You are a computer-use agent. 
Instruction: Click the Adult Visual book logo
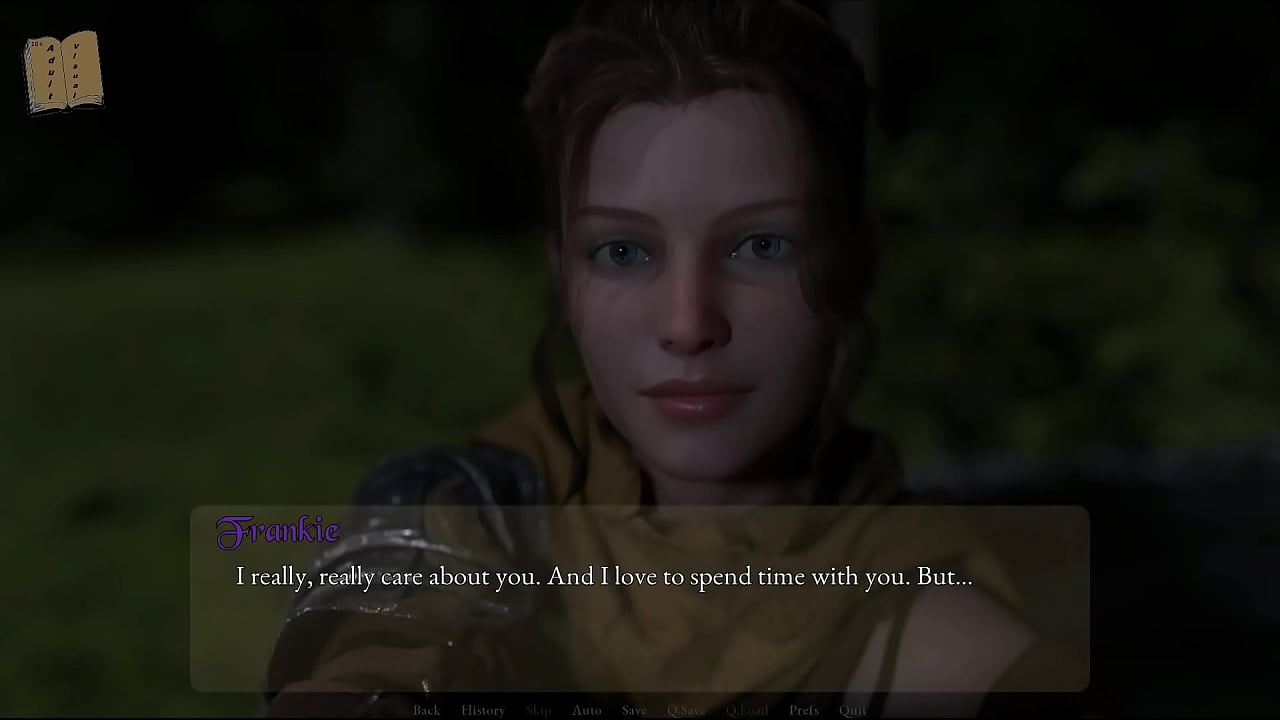(63, 72)
